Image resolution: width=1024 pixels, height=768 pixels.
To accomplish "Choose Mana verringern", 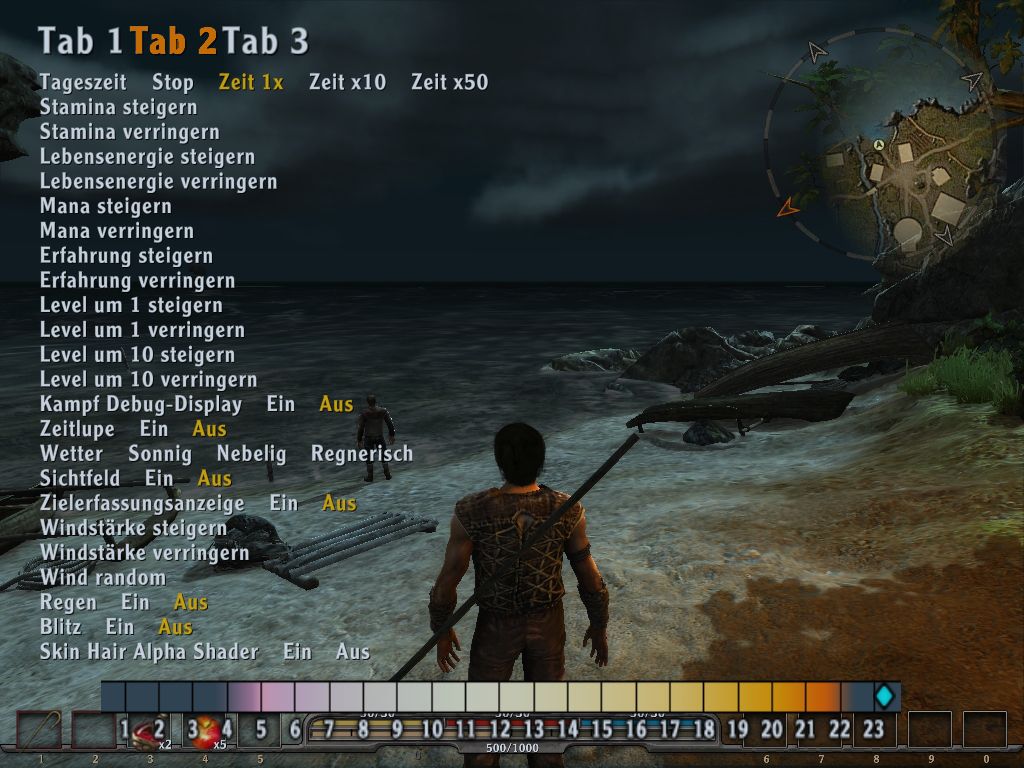I will [x=117, y=231].
